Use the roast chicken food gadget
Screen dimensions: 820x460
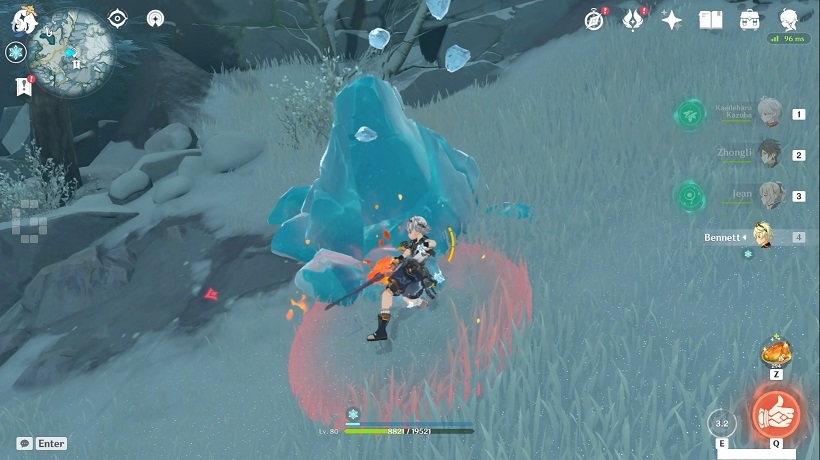click(775, 353)
